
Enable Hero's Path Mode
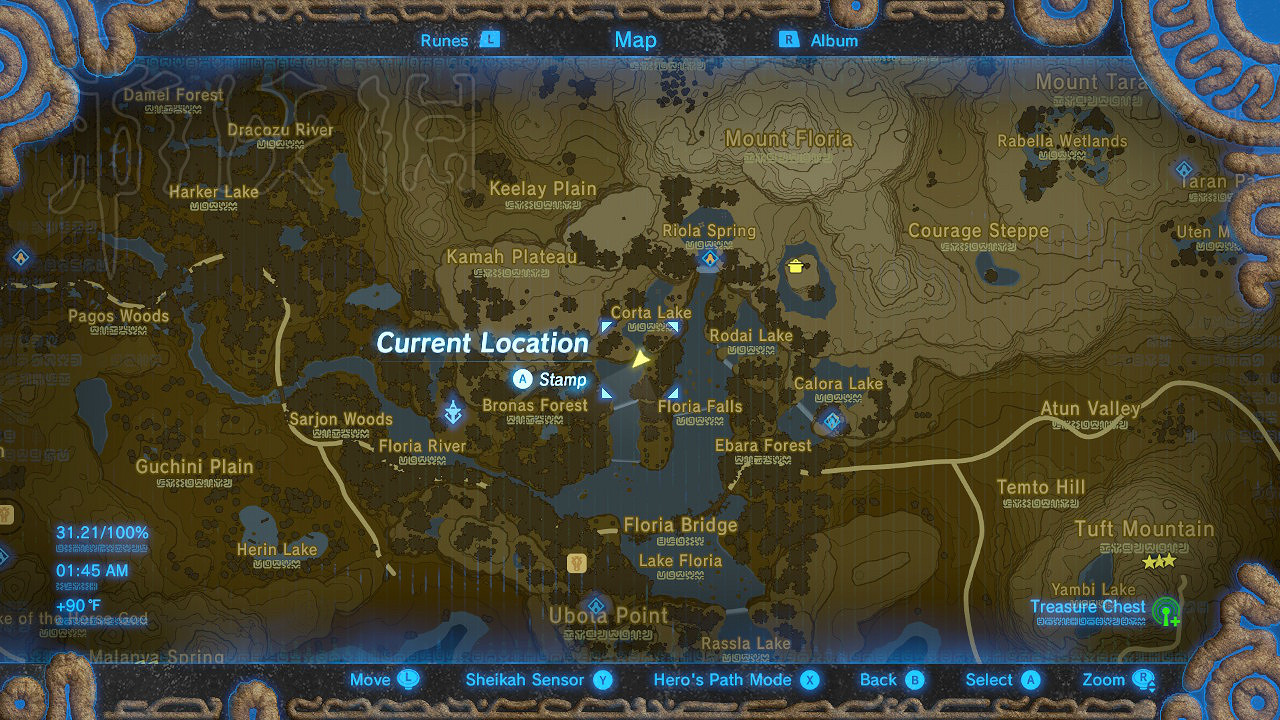(x=736, y=679)
